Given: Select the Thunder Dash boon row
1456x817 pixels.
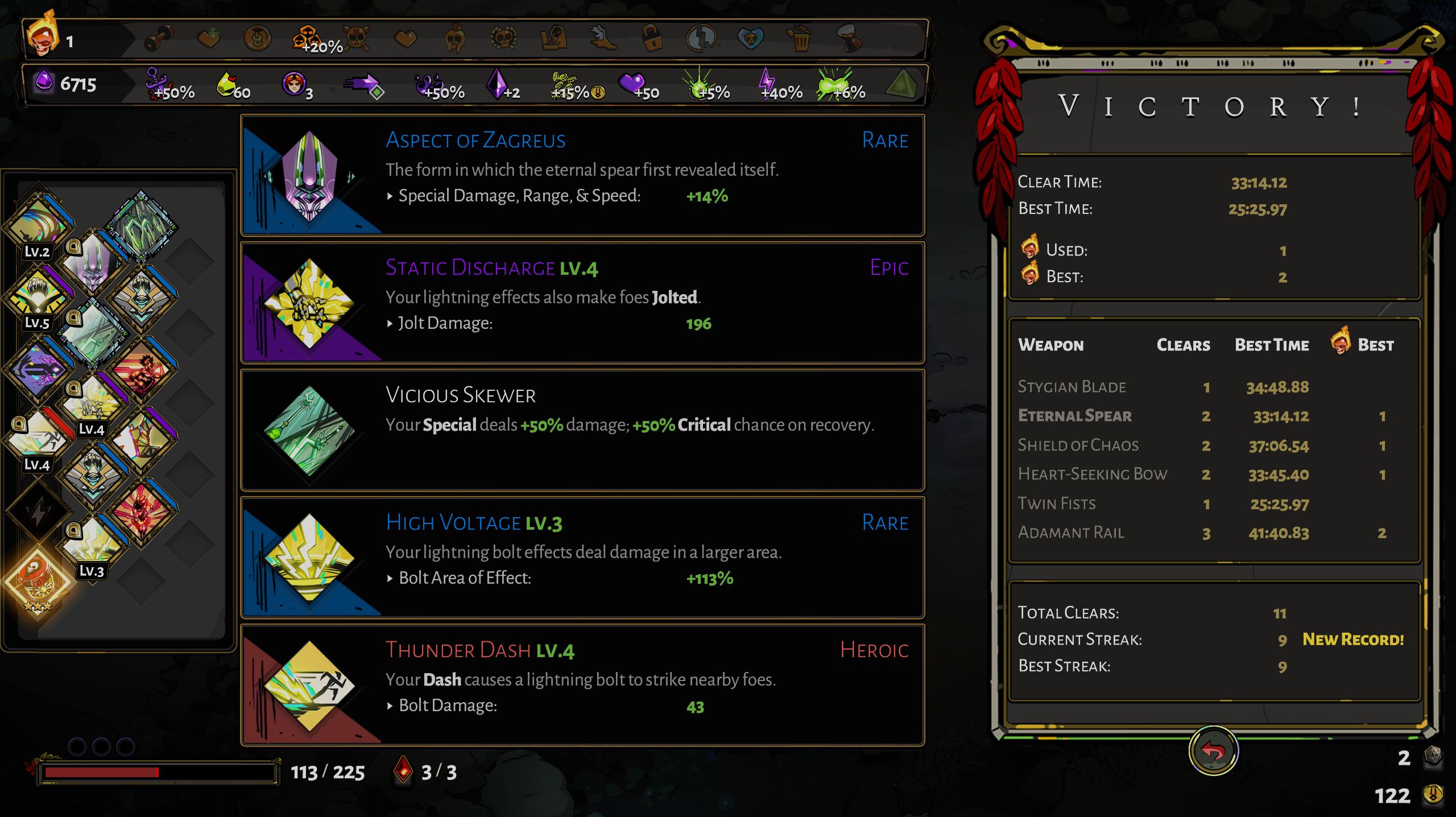Looking at the screenshot, I should [x=582, y=685].
